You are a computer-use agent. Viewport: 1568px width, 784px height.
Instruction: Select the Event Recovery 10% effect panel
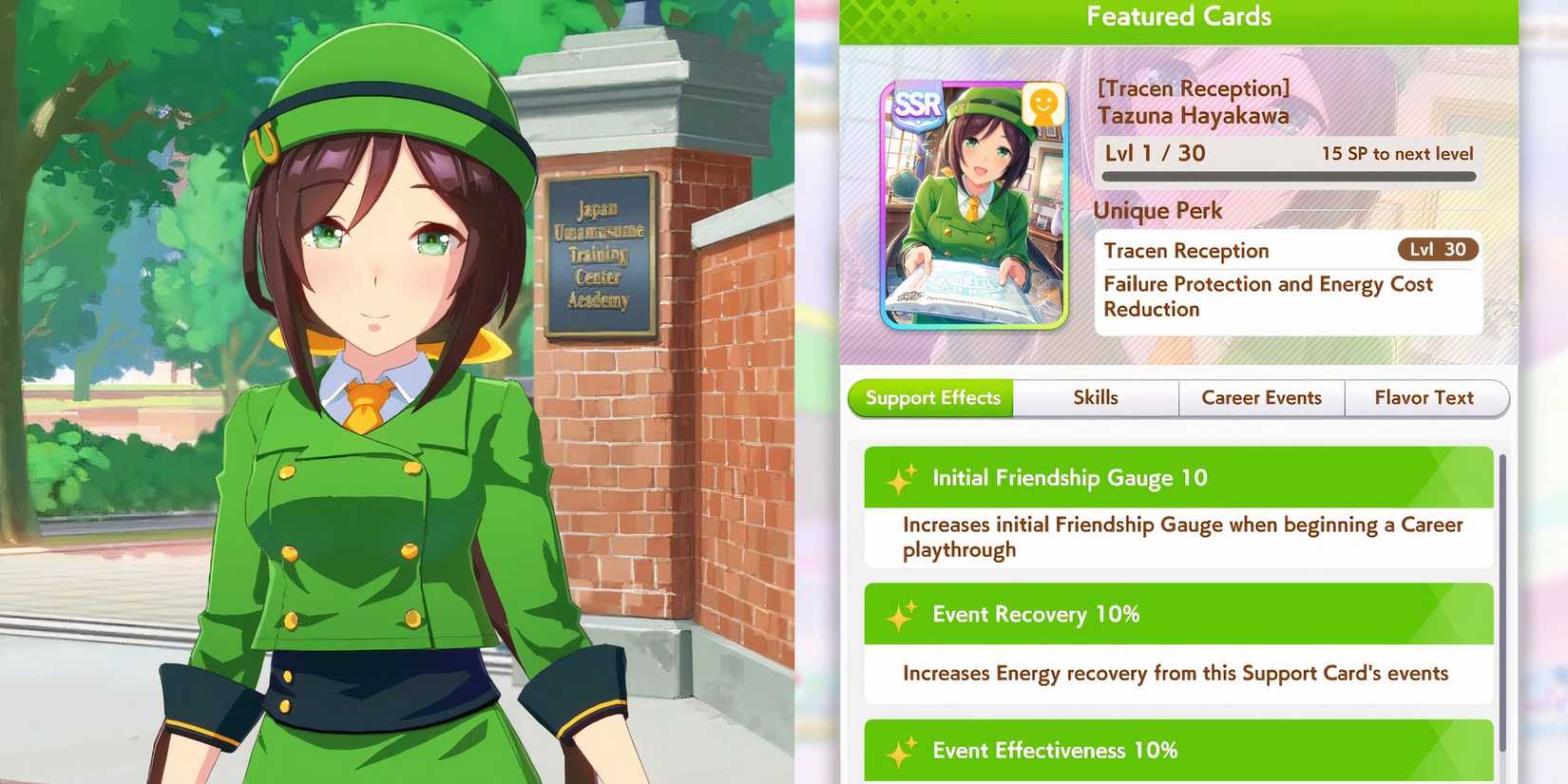point(1178,613)
